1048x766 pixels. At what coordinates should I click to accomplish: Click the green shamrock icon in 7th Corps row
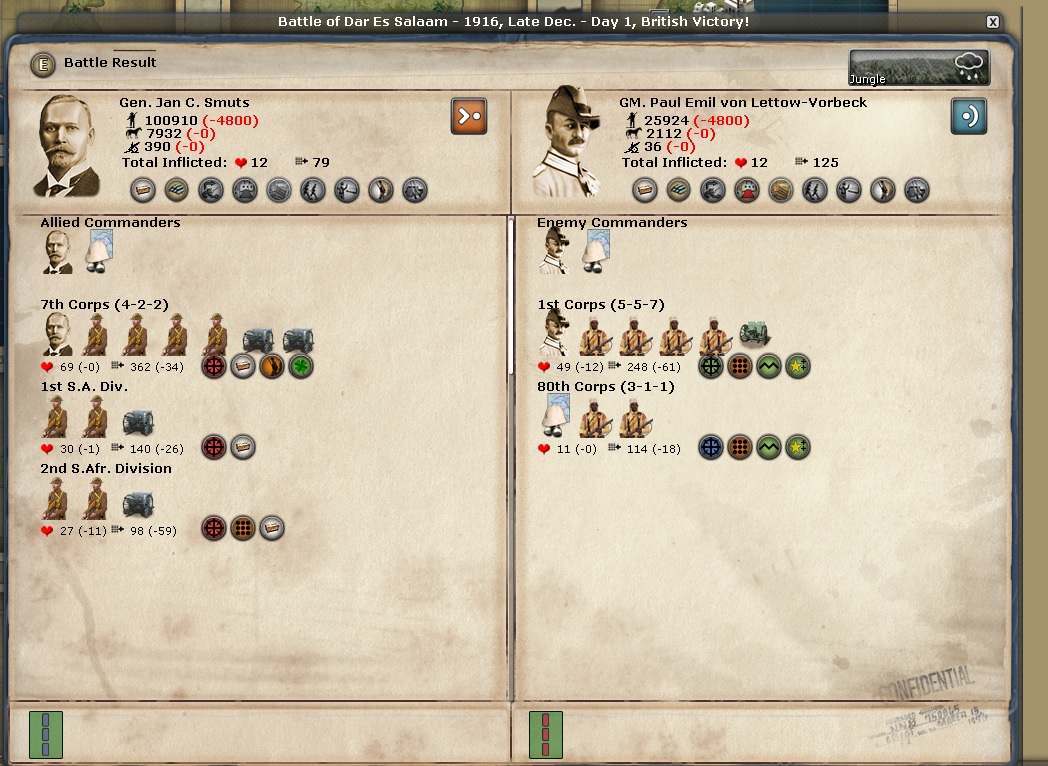tap(301, 366)
